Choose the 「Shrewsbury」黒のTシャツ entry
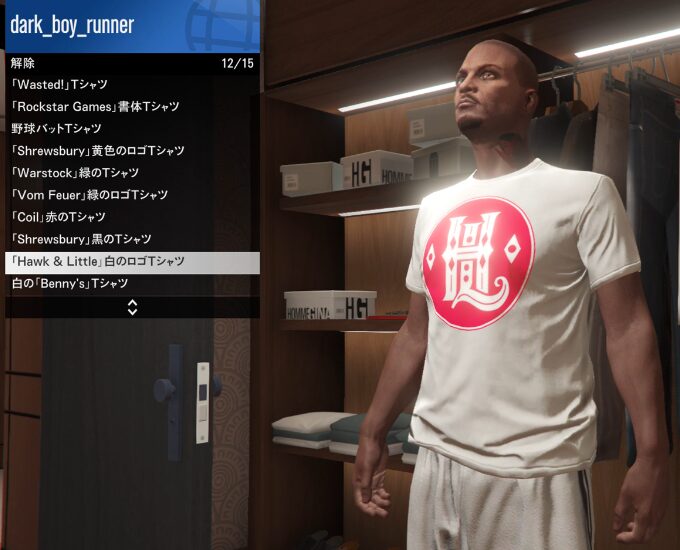The width and height of the screenshot is (680, 550). [x=82, y=239]
